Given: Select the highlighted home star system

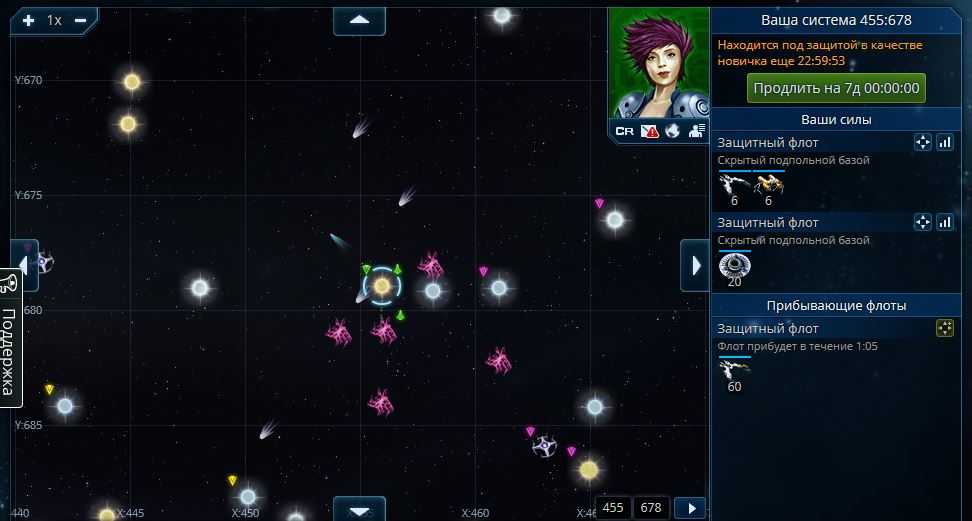Looking at the screenshot, I should click(381, 287).
